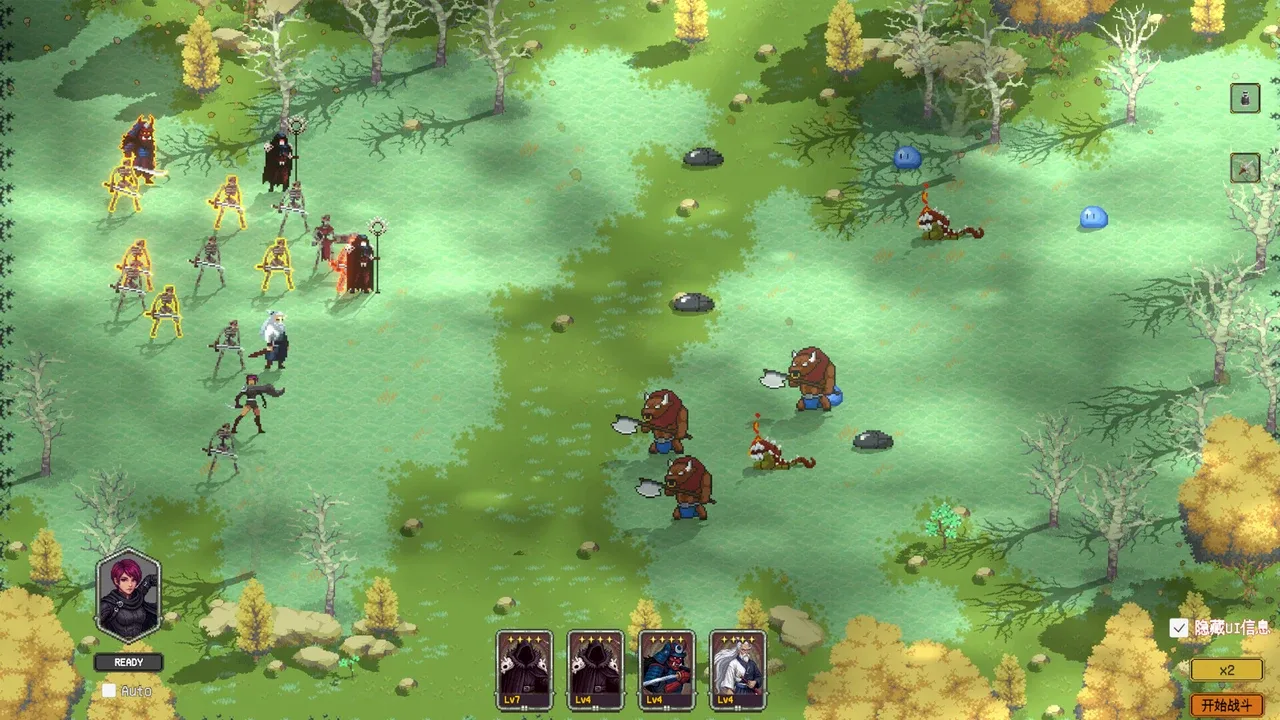Open the potion bottle icon
The width and height of the screenshot is (1280, 720).
[x=1245, y=98]
